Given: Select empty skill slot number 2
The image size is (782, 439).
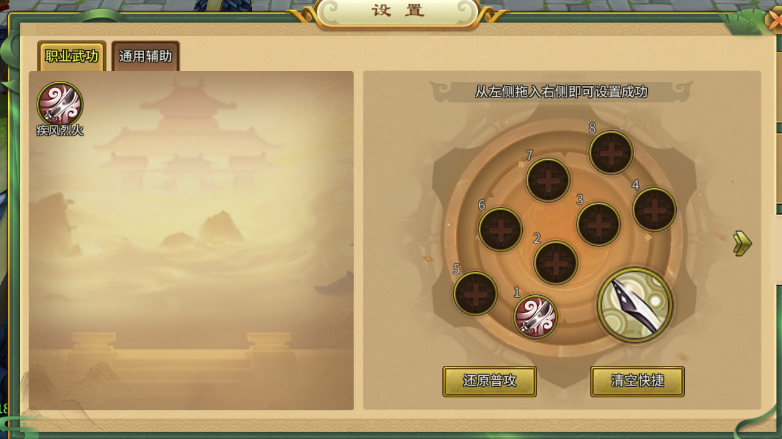Looking at the screenshot, I should pyautogui.click(x=556, y=263).
